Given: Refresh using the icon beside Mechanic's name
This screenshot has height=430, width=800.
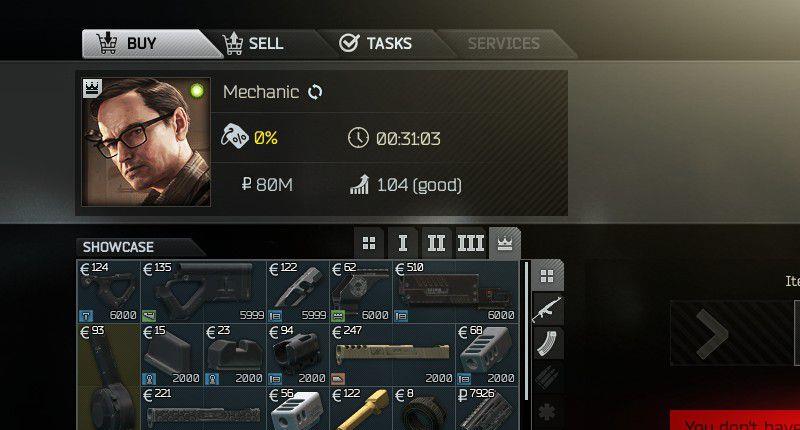Looking at the screenshot, I should point(315,92).
